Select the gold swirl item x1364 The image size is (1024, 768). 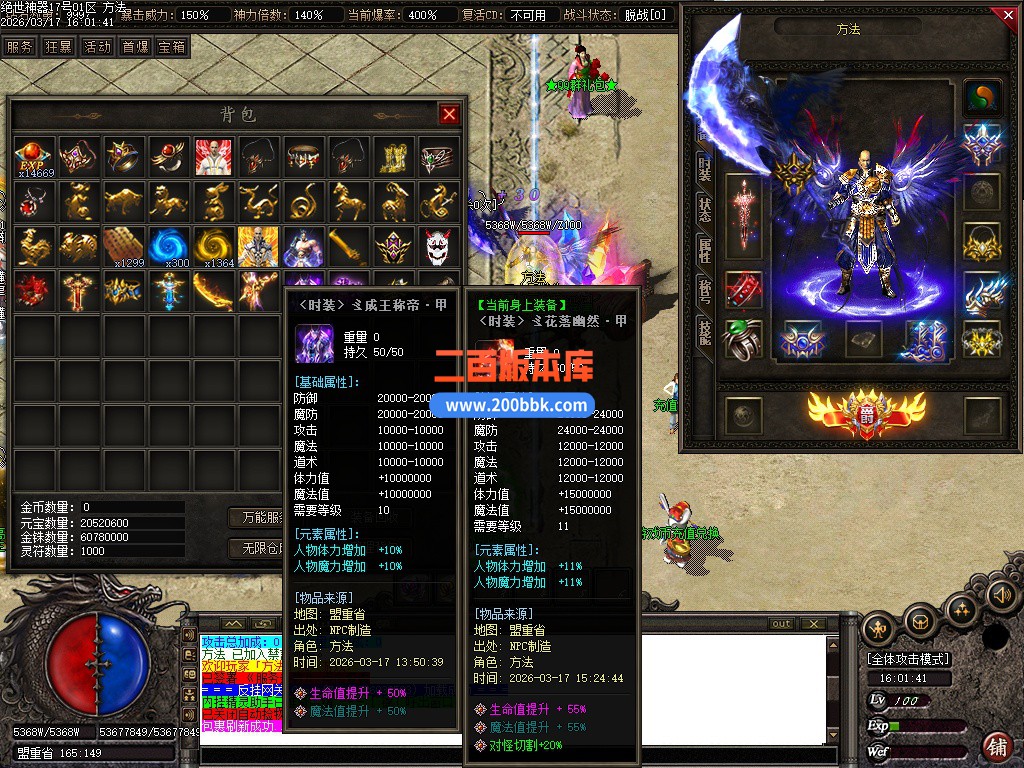(x=213, y=246)
